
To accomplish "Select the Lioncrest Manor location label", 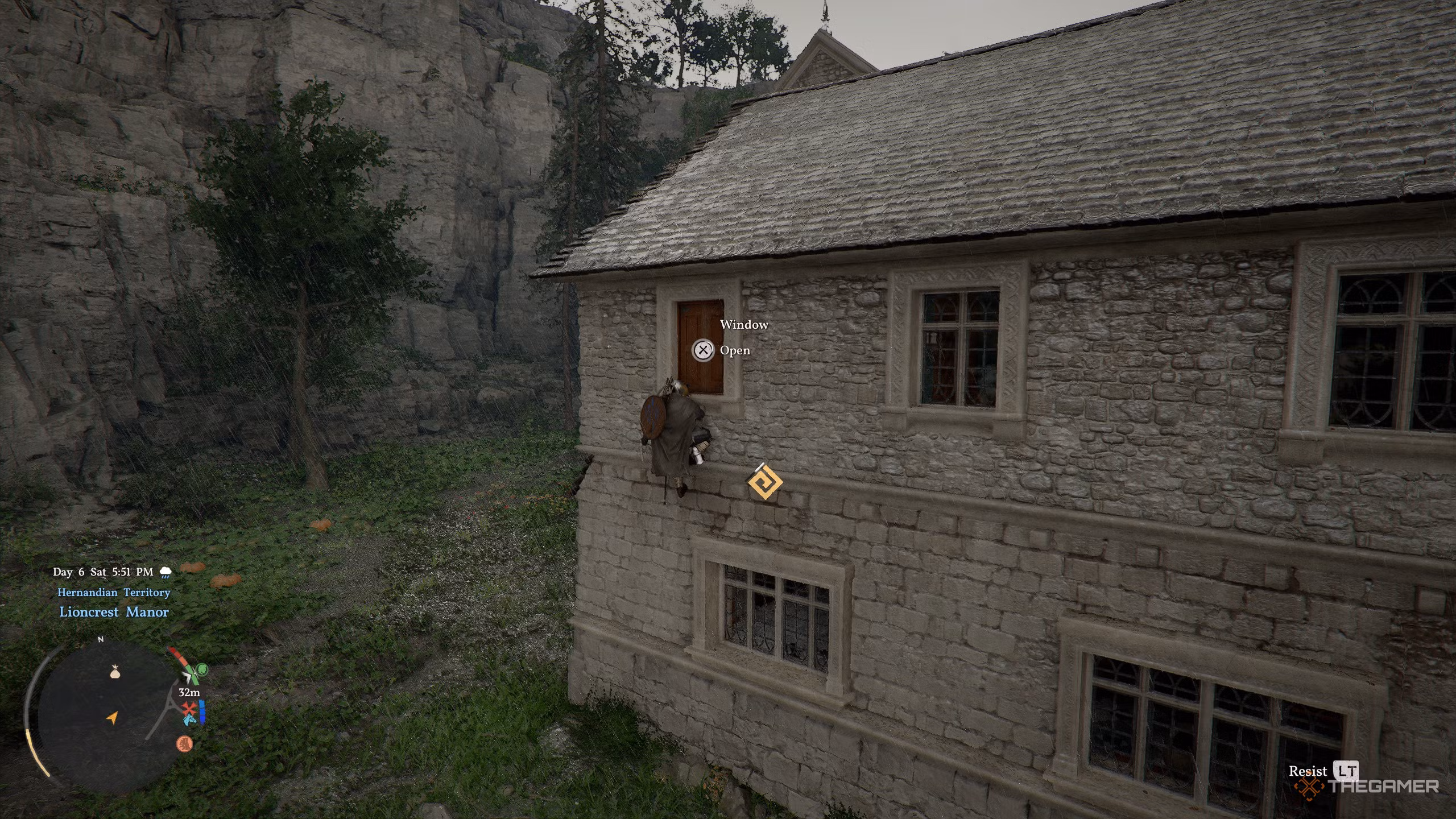I will pyautogui.click(x=113, y=612).
